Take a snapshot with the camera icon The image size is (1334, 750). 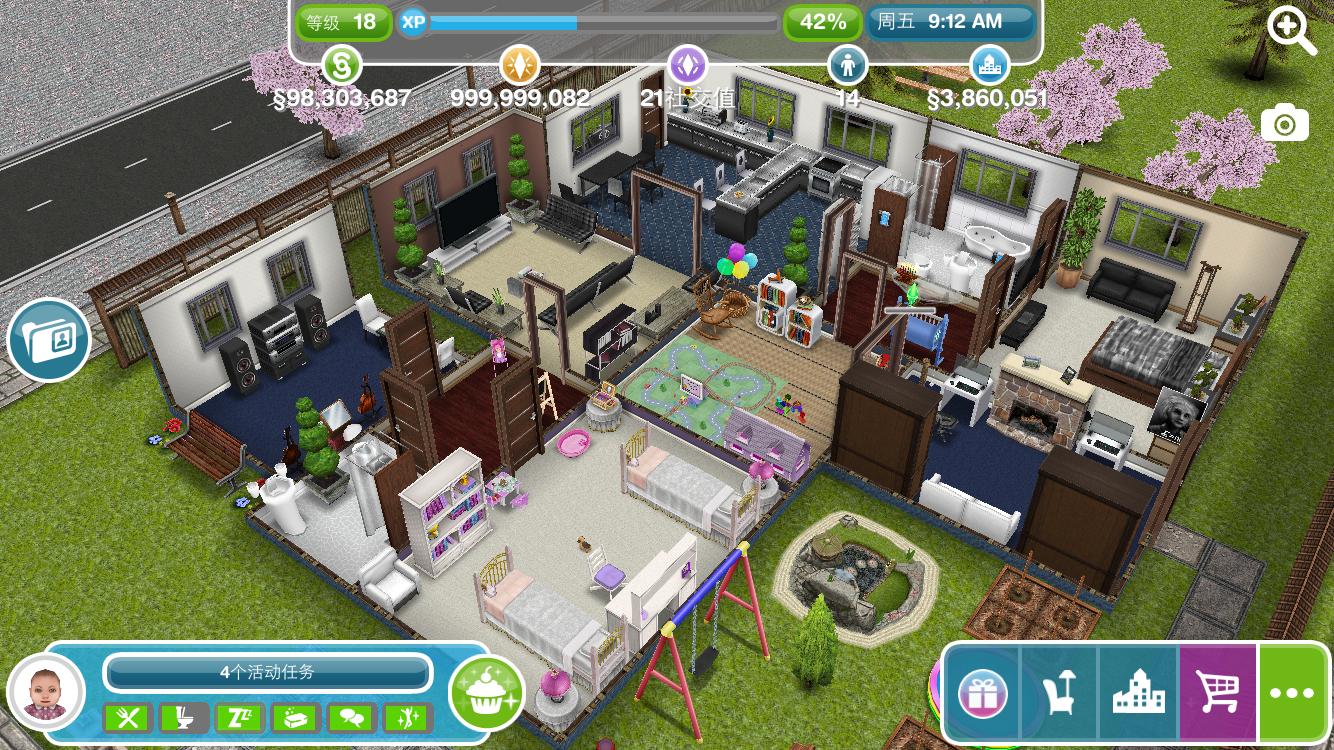tap(1284, 124)
